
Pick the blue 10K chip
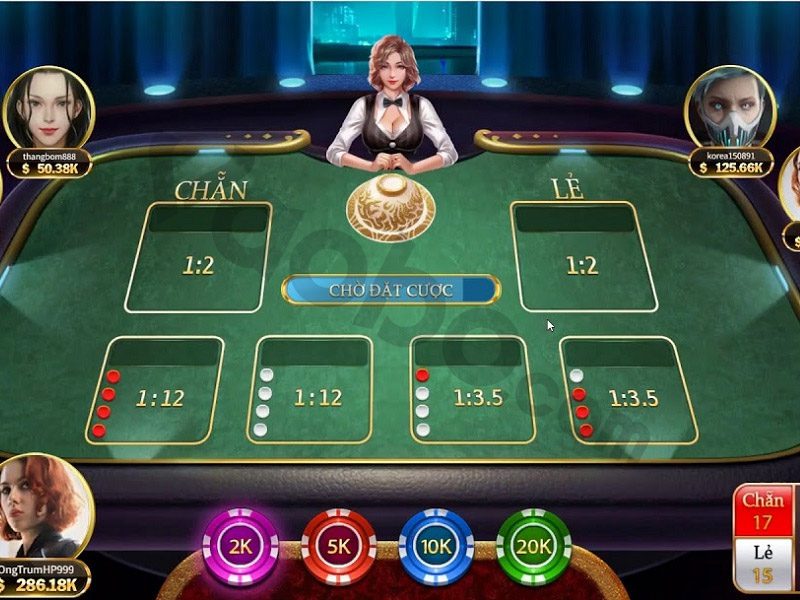pyautogui.click(x=436, y=546)
